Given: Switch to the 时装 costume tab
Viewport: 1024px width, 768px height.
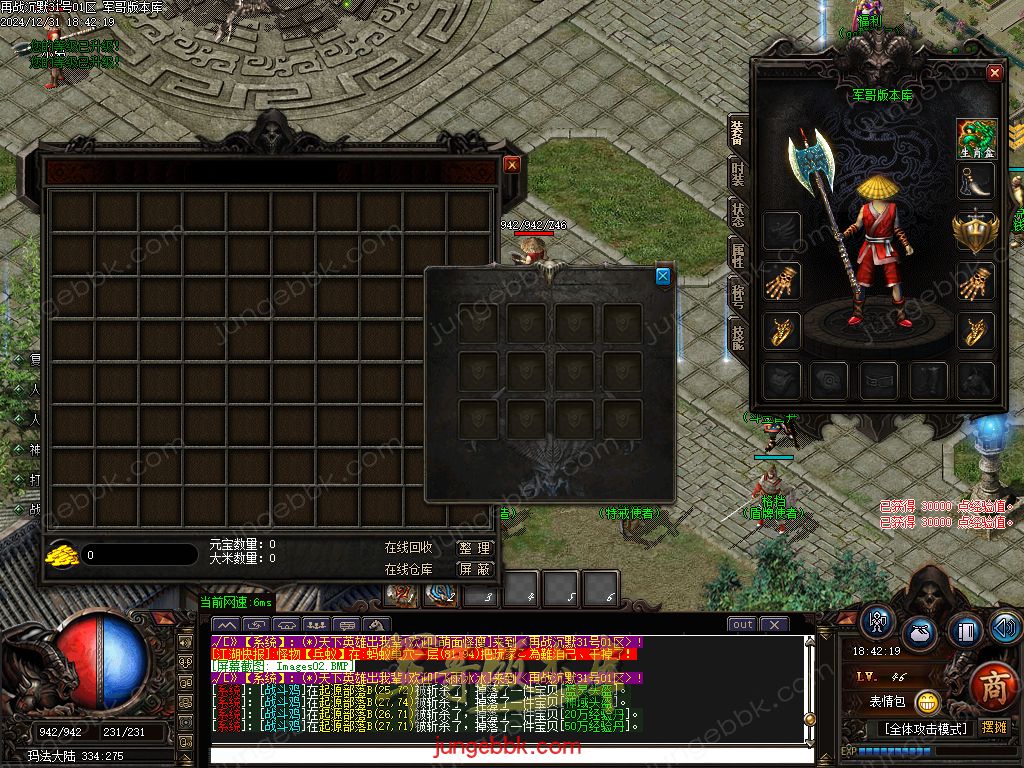Looking at the screenshot, I should pyautogui.click(x=738, y=177).
